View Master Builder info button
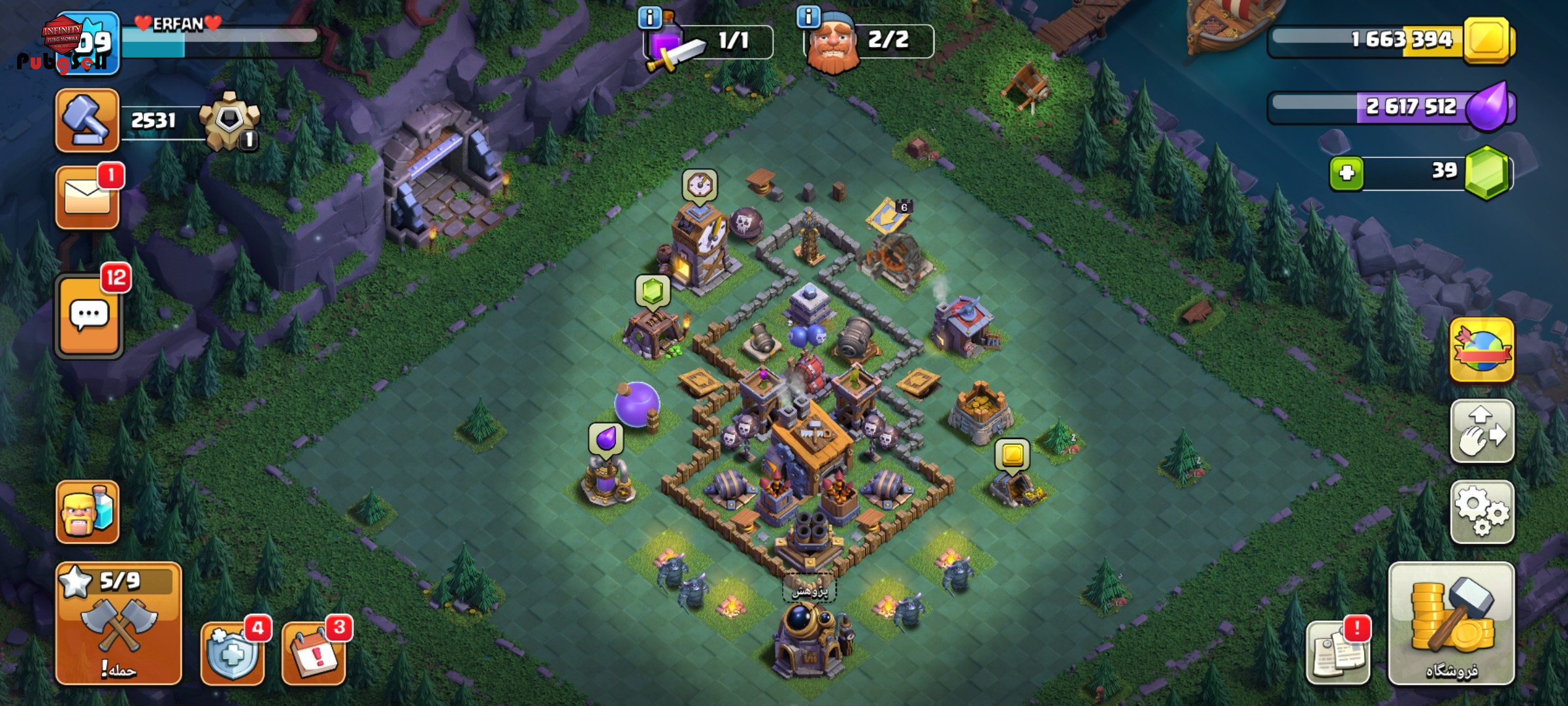This screenshot has height=706, width=1568. 809,17
